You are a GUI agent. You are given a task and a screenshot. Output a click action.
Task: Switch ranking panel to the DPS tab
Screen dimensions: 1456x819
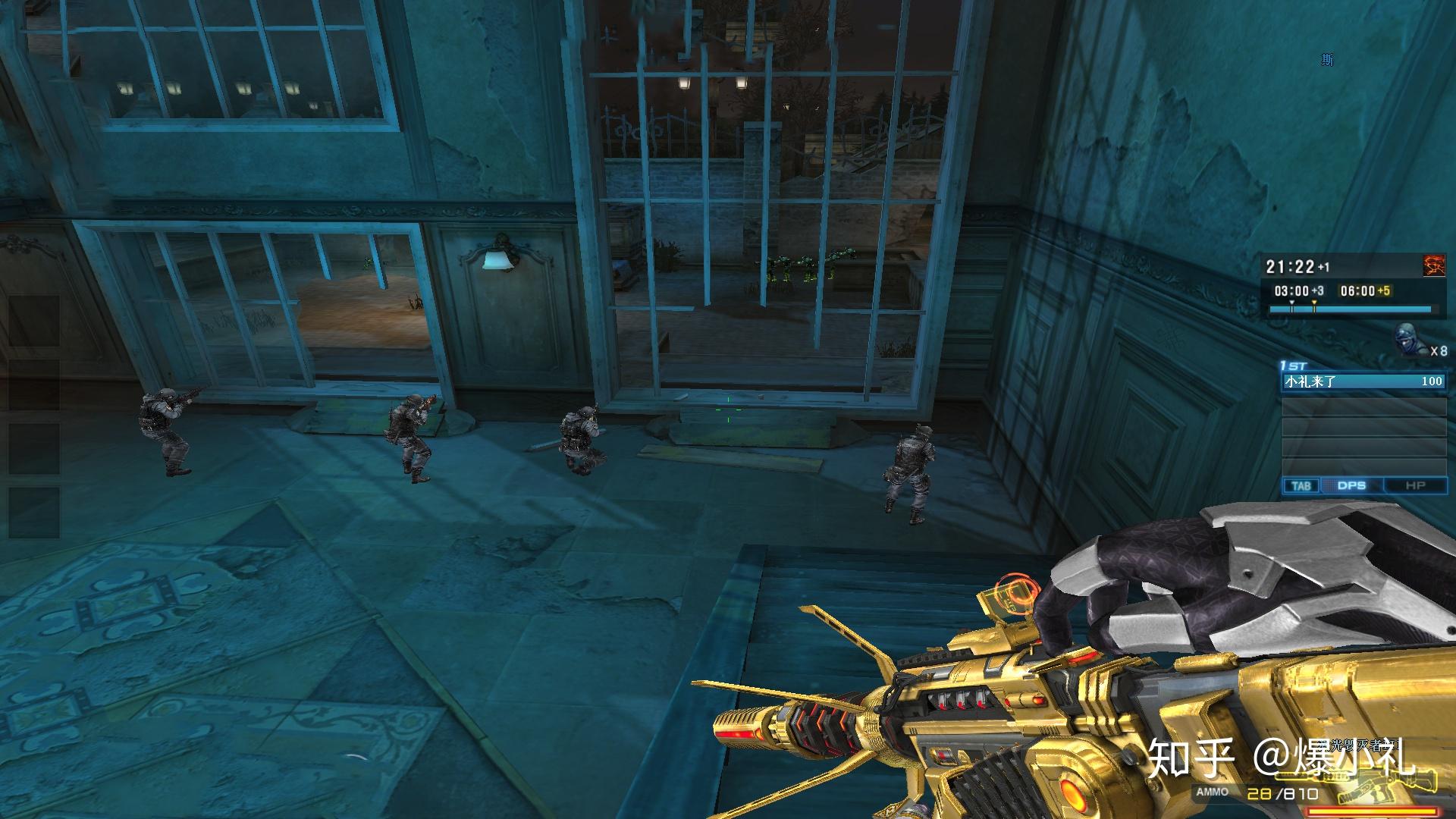point(1351,485)
